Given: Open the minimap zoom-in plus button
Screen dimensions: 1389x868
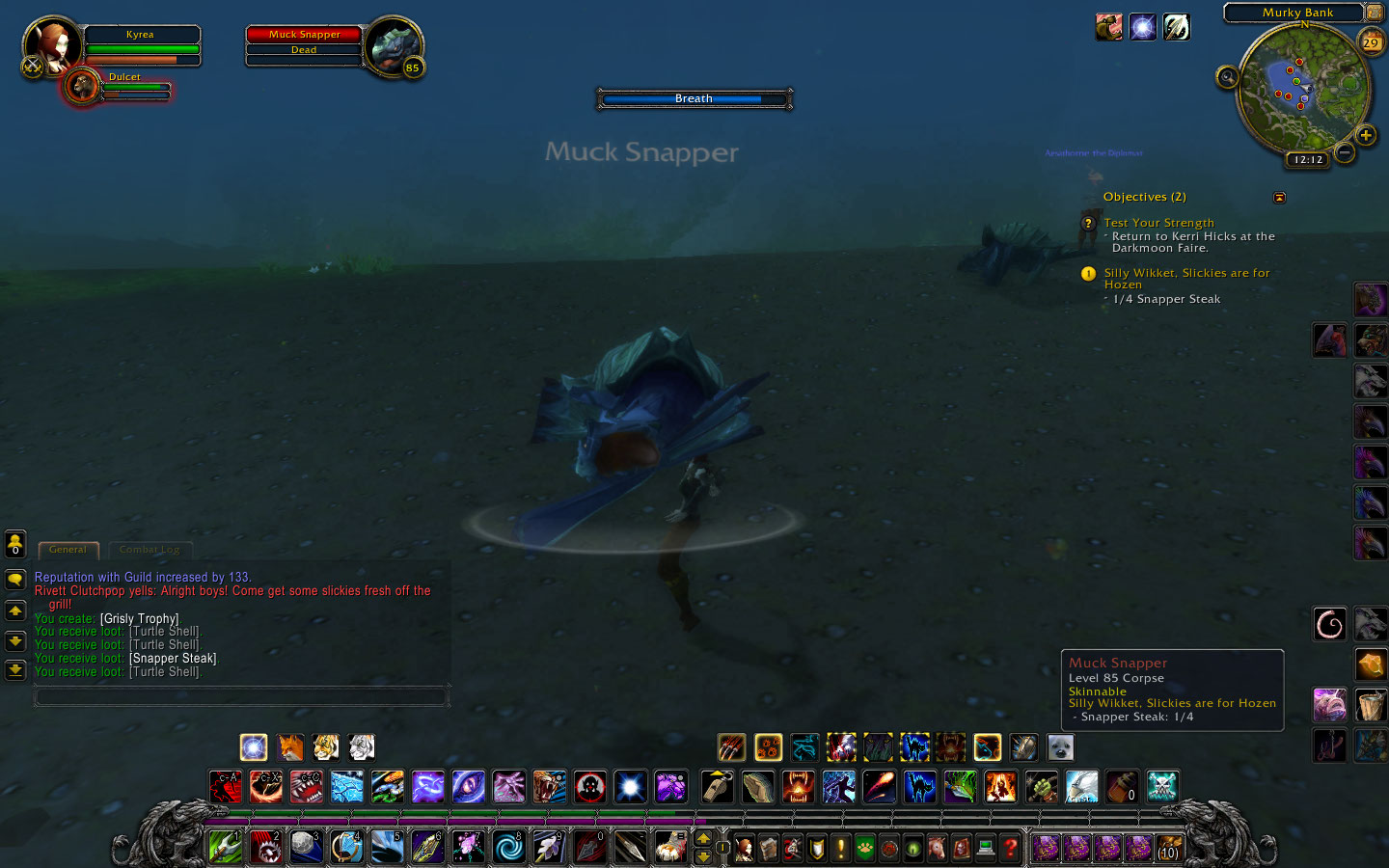Looking at the screenshot, I should (1365, 135).
